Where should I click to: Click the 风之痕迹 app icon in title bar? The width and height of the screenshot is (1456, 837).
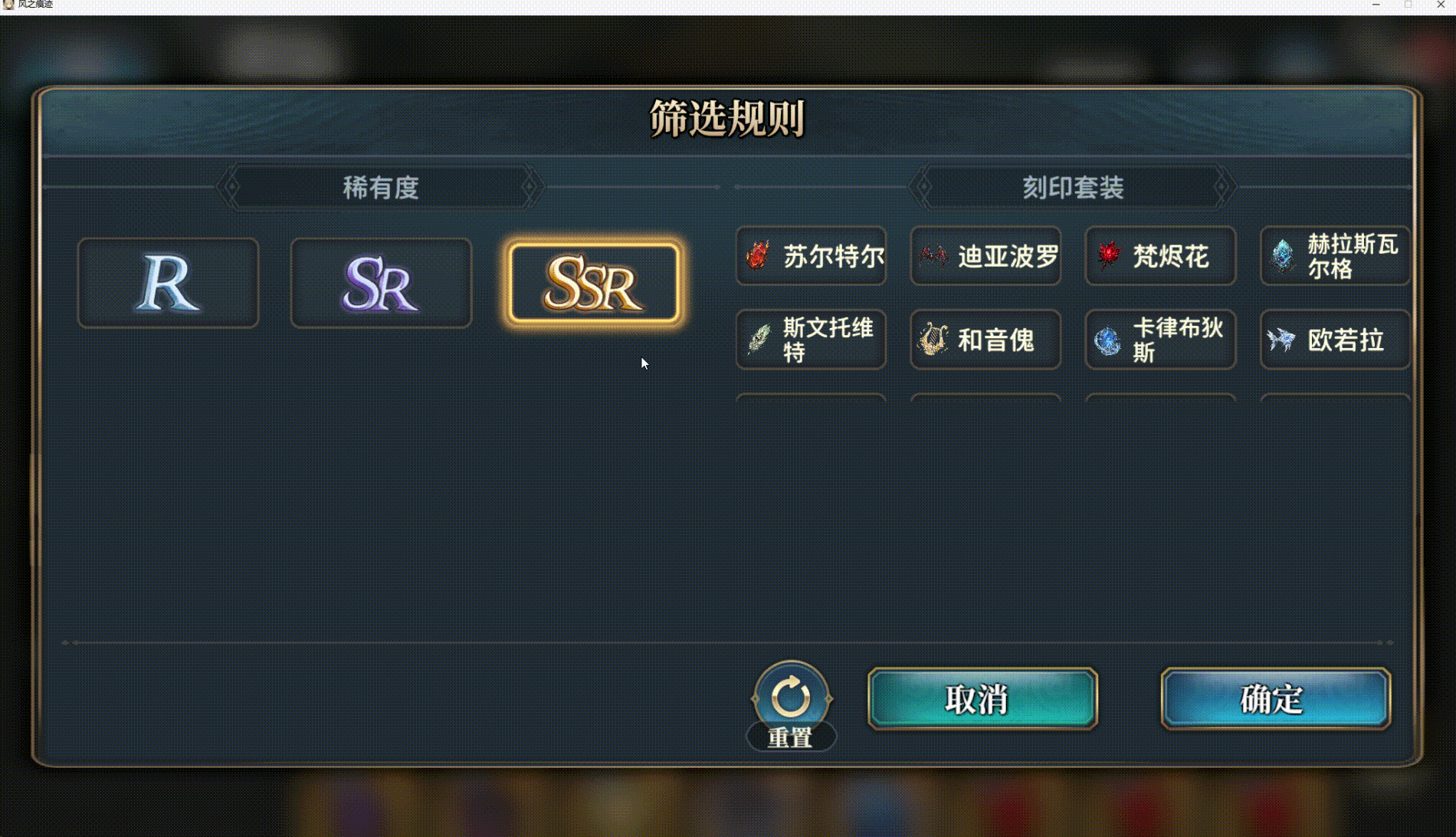click(8, 5)
